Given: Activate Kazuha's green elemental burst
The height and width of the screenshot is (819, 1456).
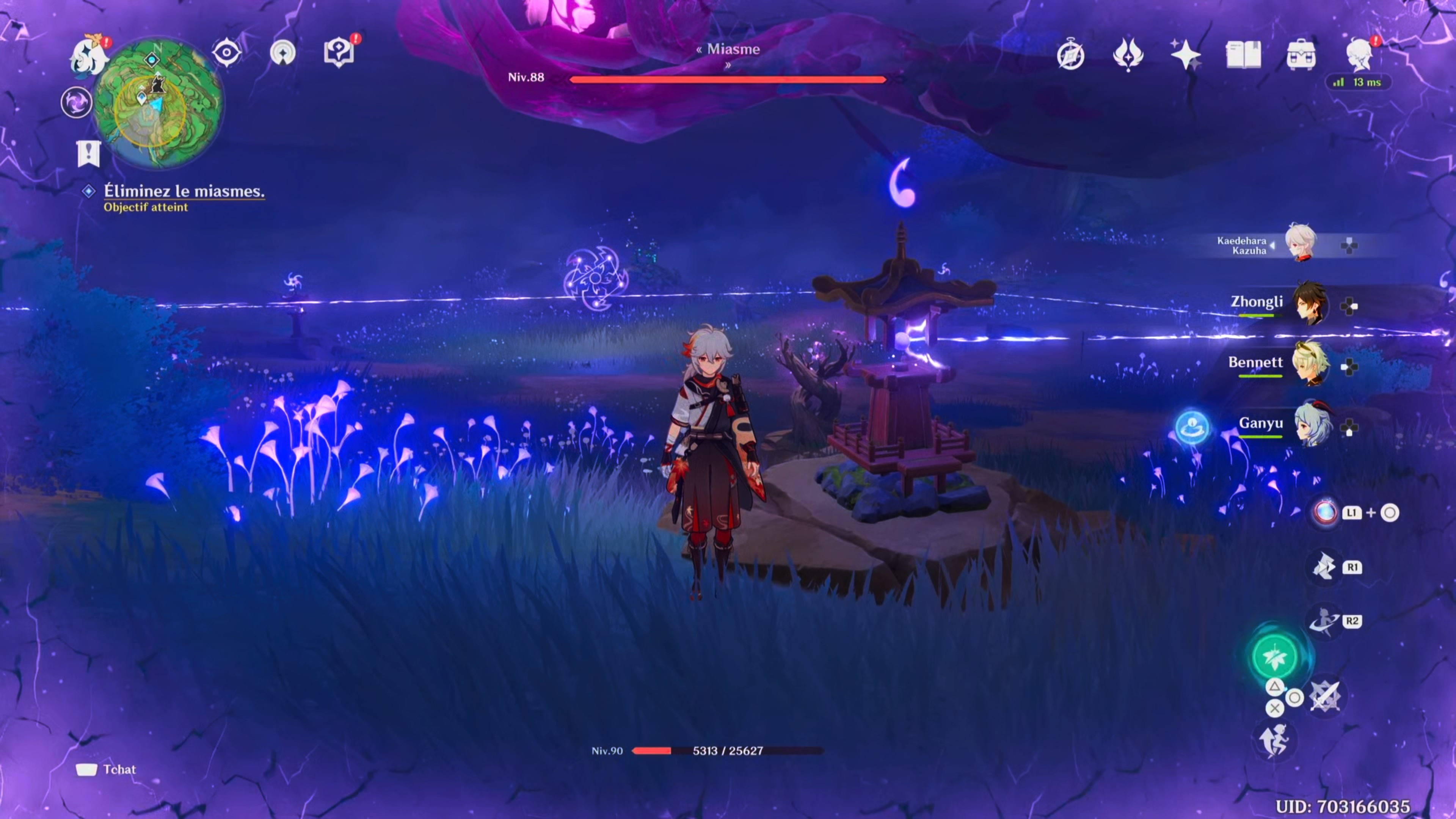Looking at the screenshot, I should (x=1274, y=657).
